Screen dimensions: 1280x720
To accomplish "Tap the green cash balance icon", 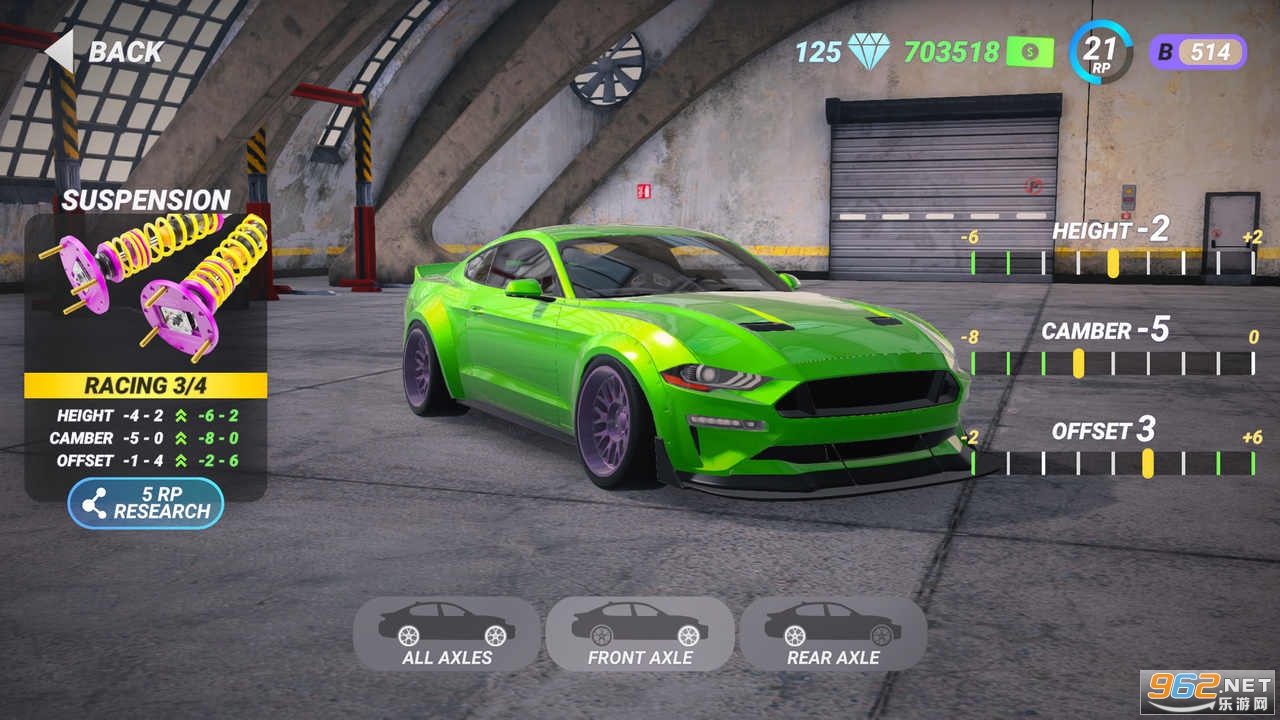I will 1029,51.
